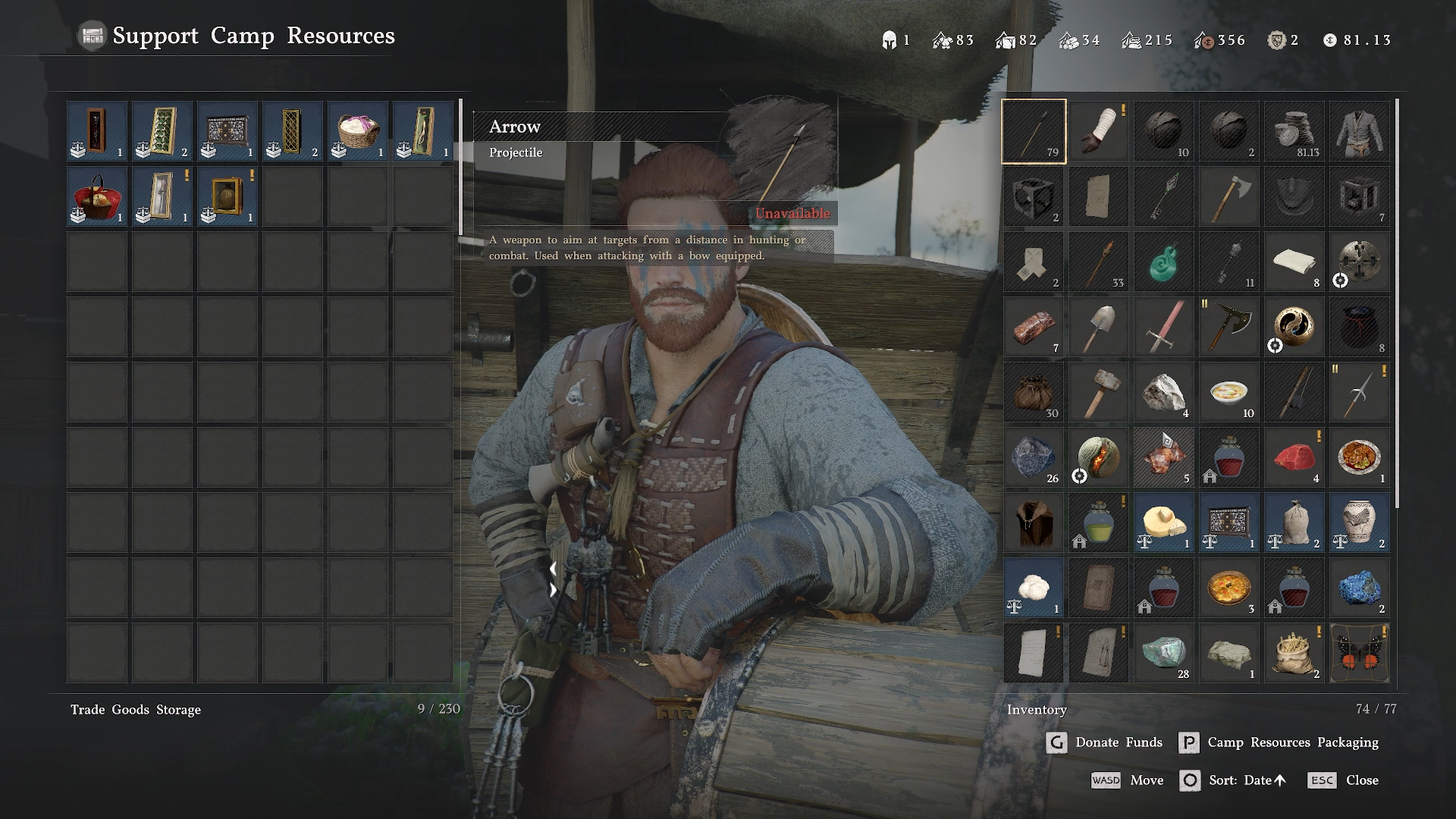1456x819 pixels.
Task: Select the raw red meat slot
Action: click(x=1294, y=457)
